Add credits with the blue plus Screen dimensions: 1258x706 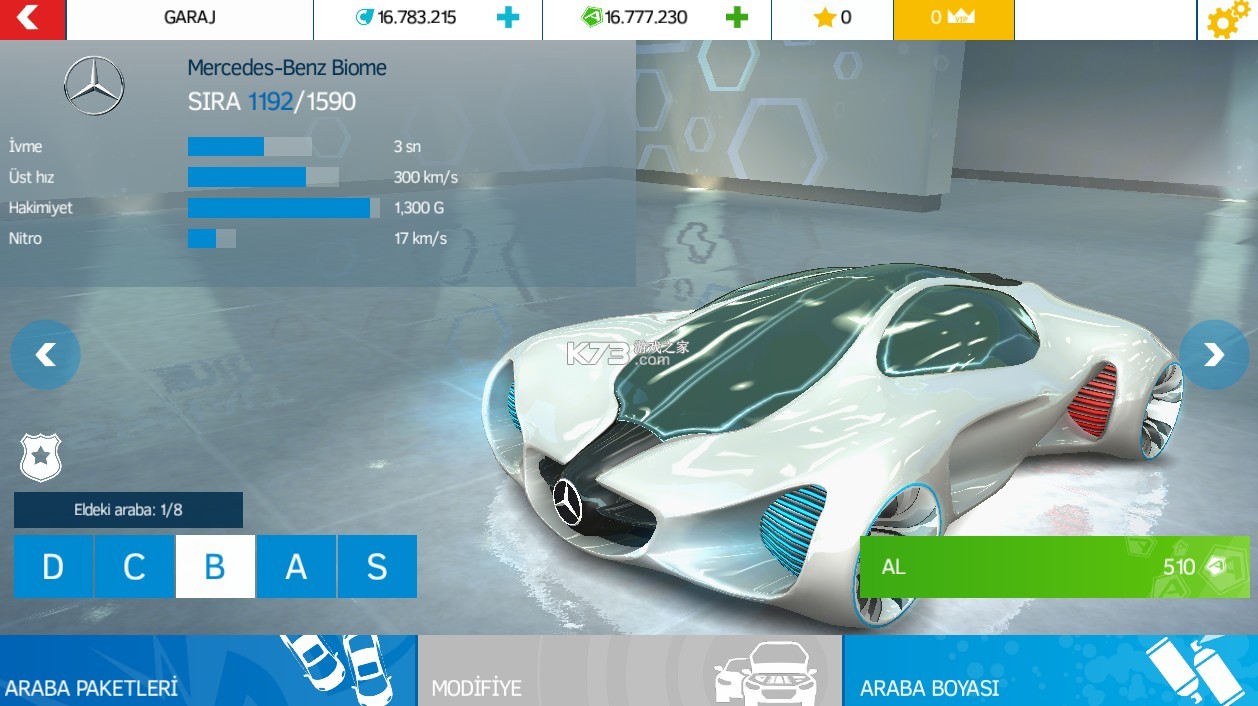pyautogui.click(x=508, y=18)
